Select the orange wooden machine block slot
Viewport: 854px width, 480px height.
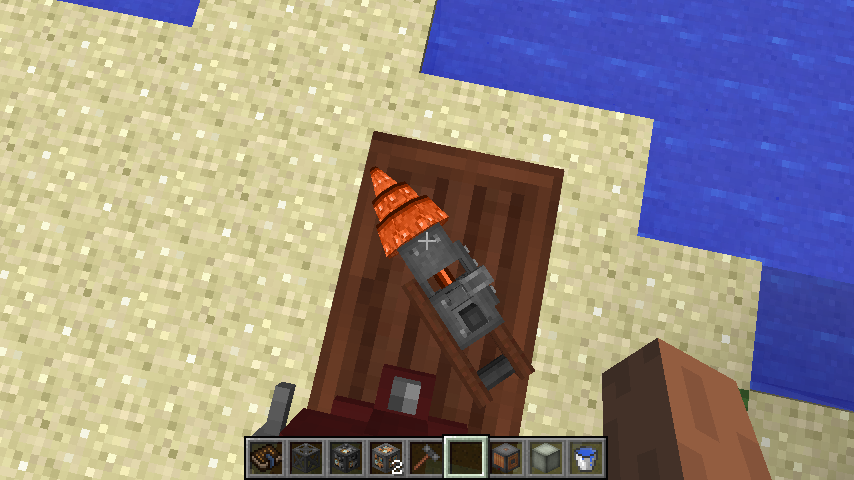[x=506, y=458]
